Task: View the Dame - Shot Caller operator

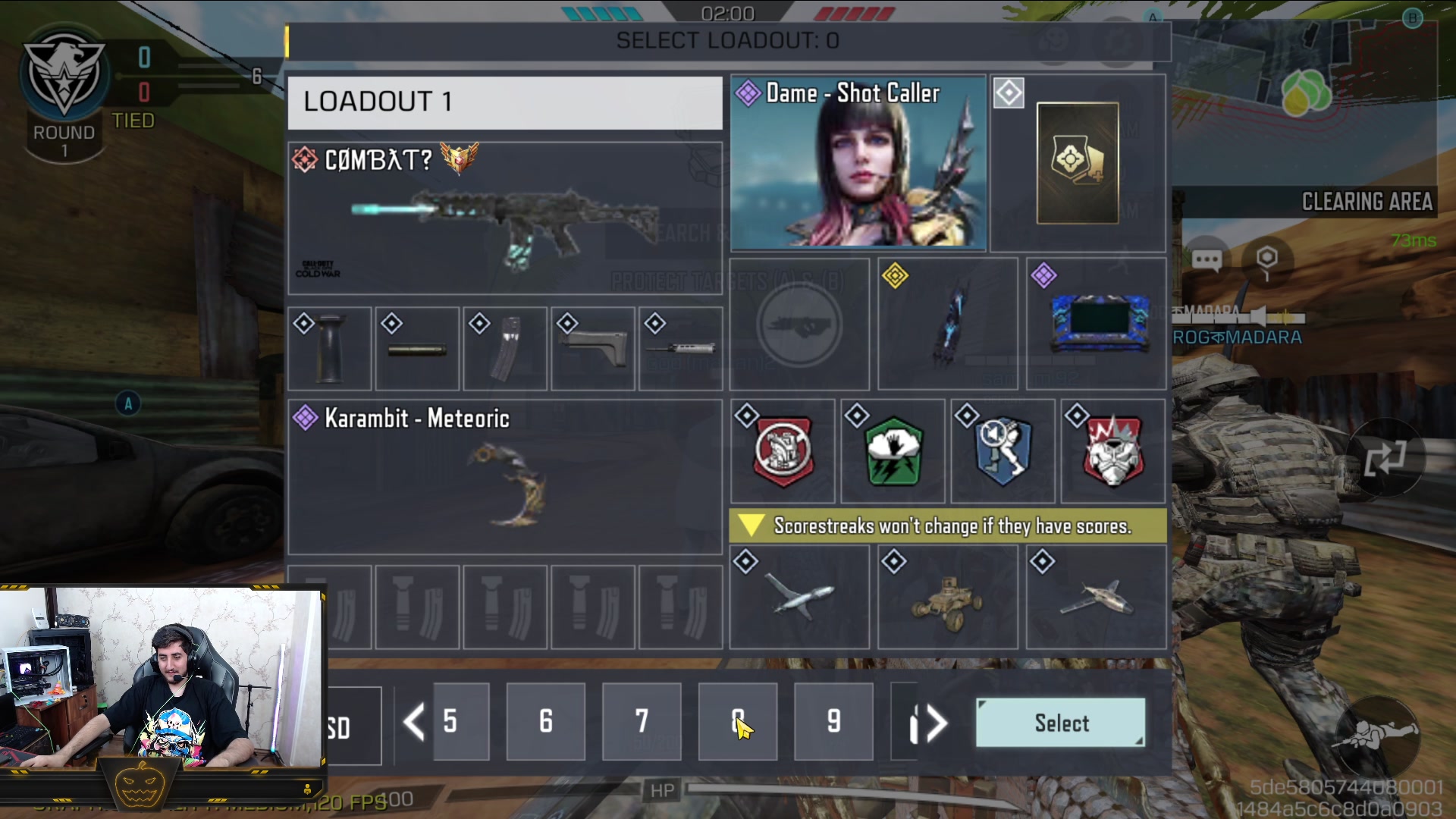Action: point(858,163)
